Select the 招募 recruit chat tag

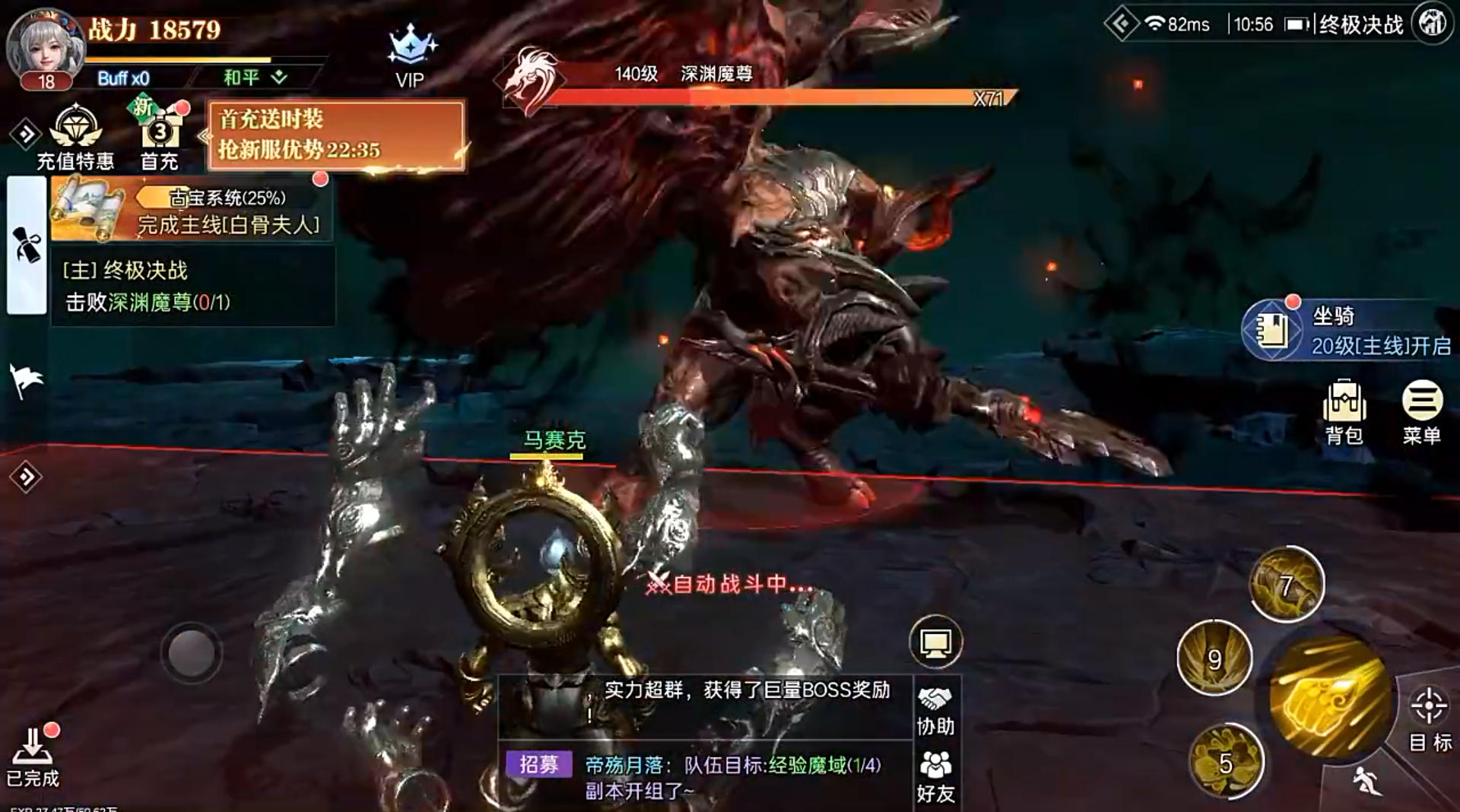(541, 763)
